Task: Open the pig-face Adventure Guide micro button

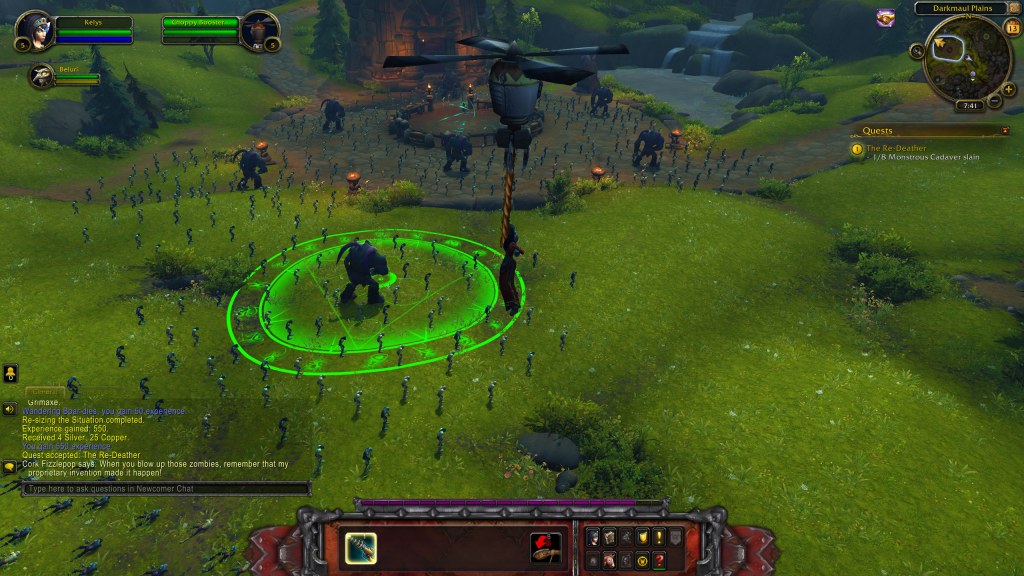Action: (609, 560)
